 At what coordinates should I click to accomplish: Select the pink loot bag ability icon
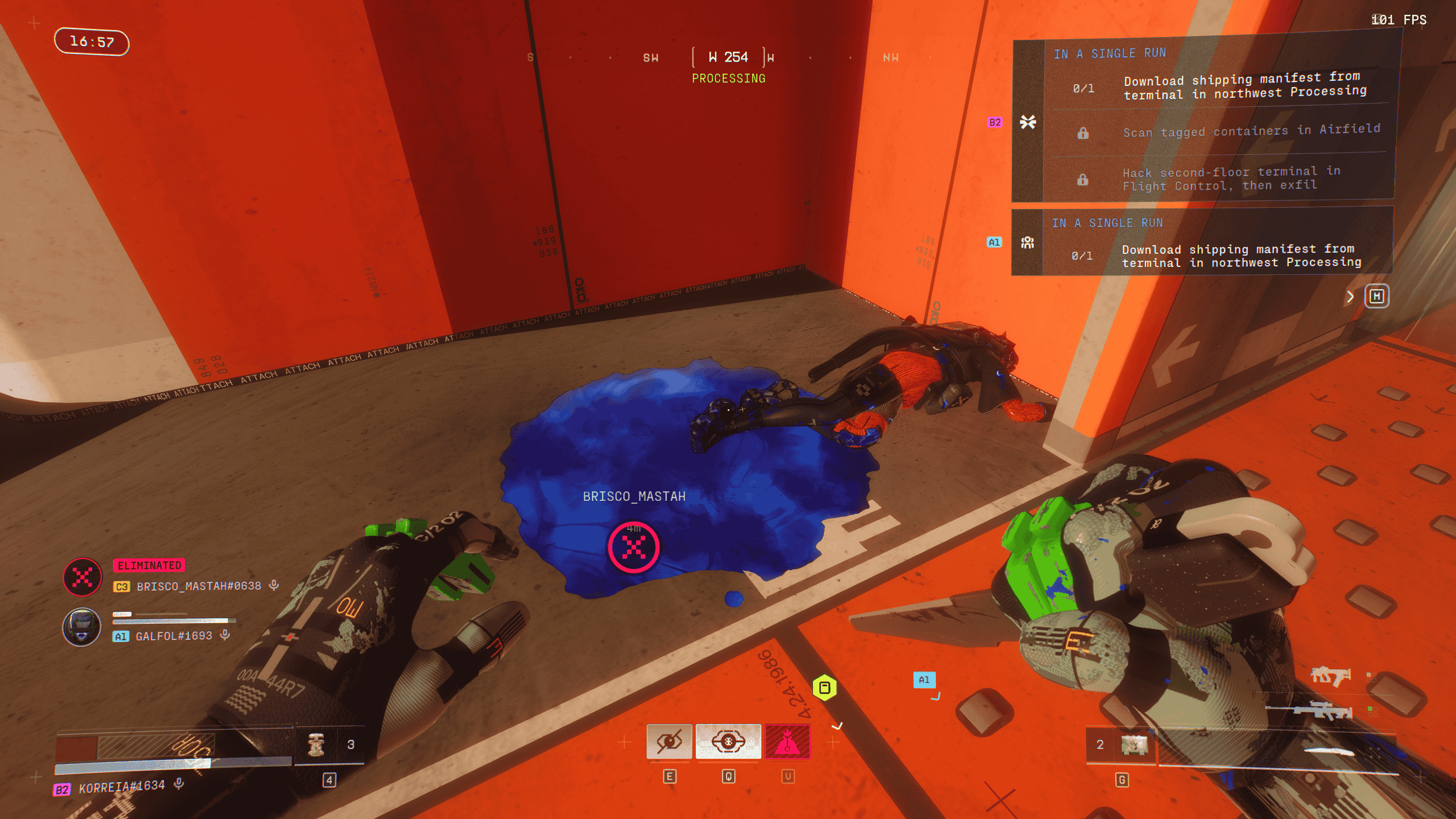[787, 741]
